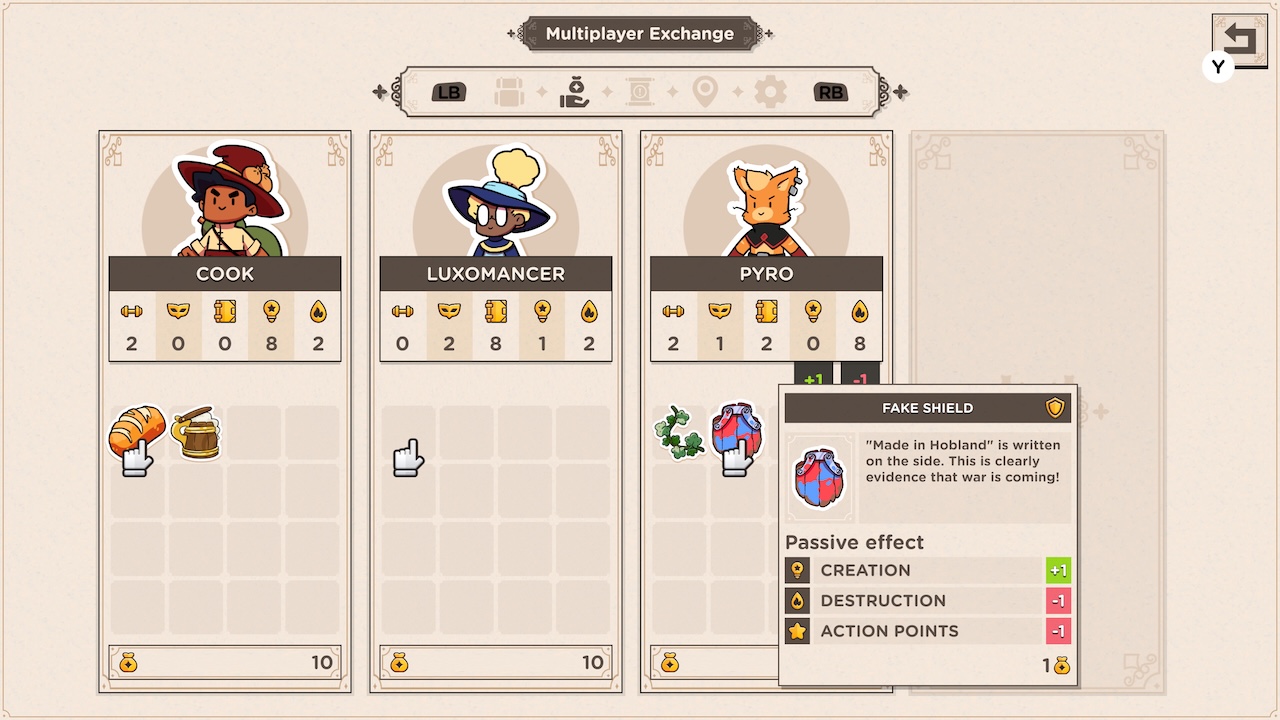Click Luxomancer's mask stat icon
This screenshot has height=720, width=1280.
click(448, 313)
